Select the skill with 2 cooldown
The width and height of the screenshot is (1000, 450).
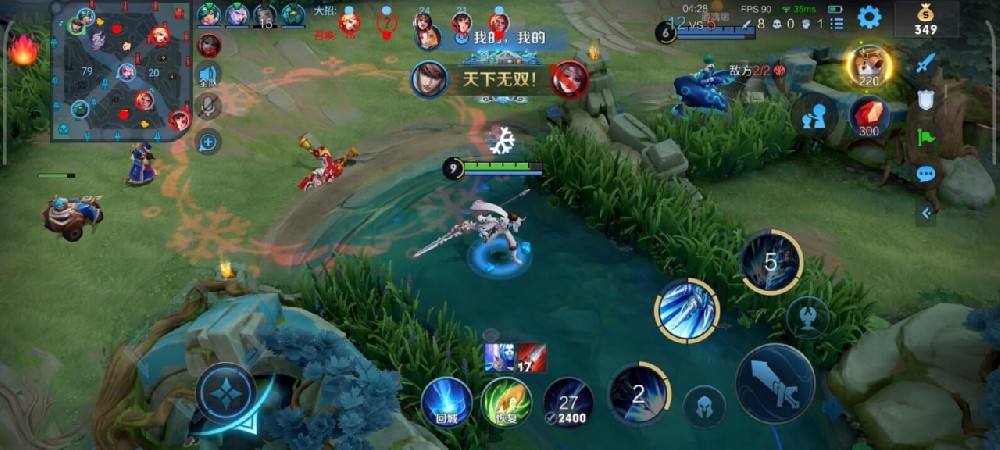[x=639, y=392]
